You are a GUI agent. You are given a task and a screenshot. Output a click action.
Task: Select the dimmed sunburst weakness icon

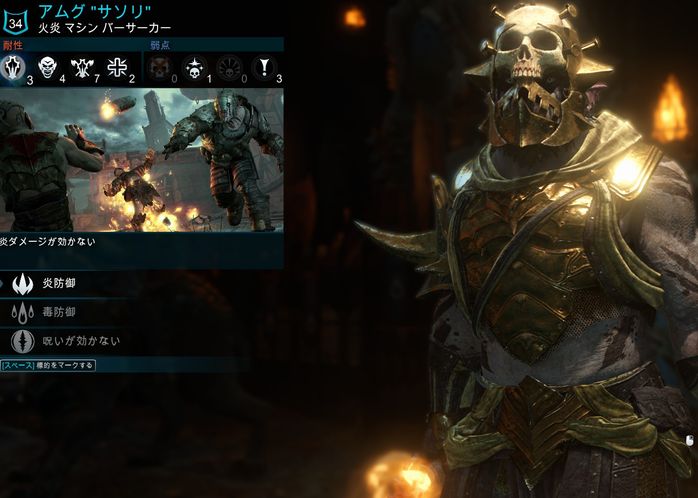click(x=228, y=68)
